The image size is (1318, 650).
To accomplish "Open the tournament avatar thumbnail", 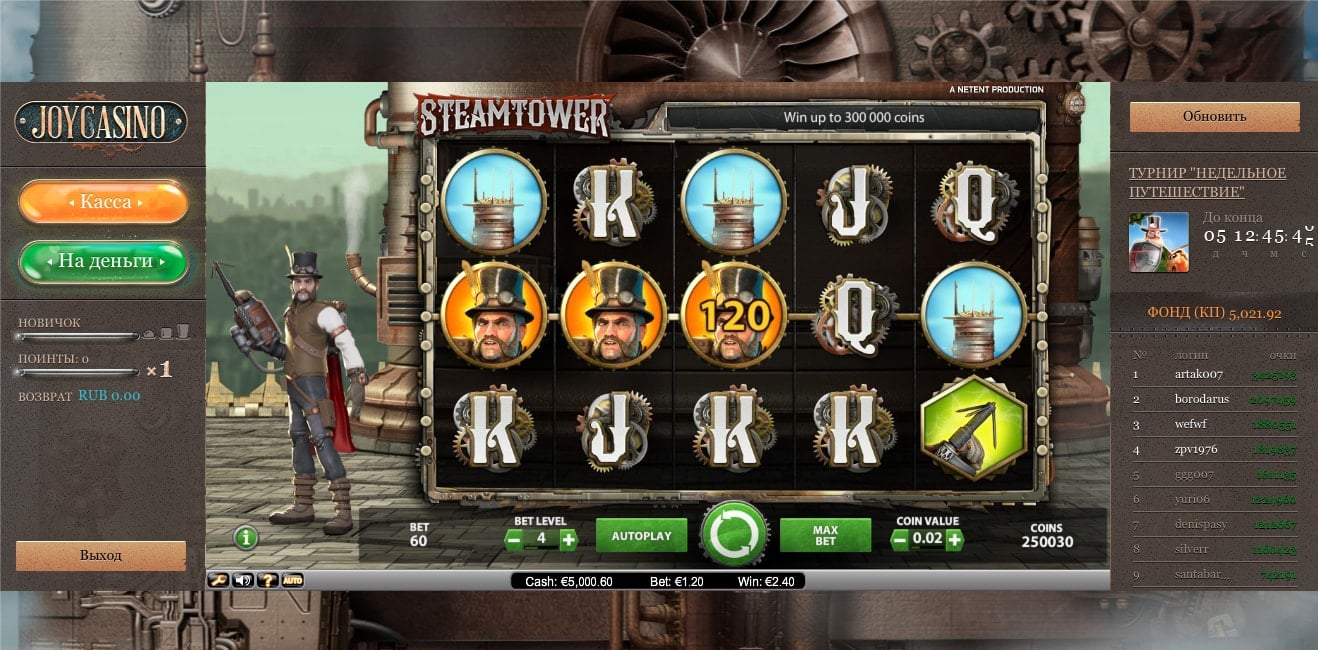I will 1158,242.
